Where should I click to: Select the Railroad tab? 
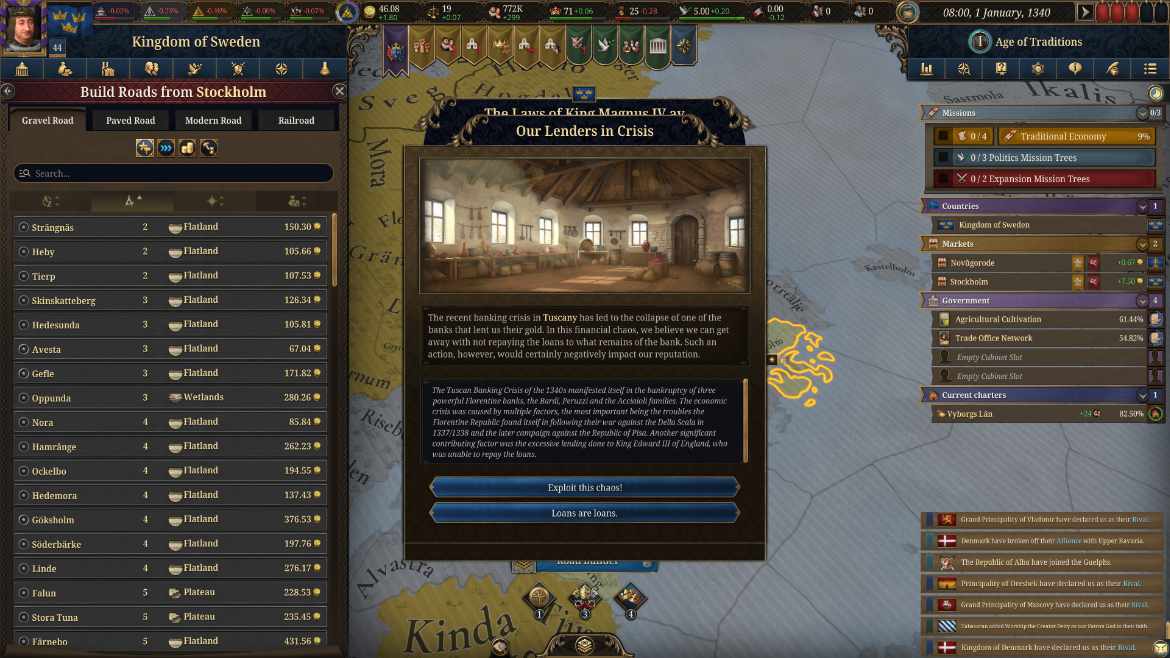[296, 121]
